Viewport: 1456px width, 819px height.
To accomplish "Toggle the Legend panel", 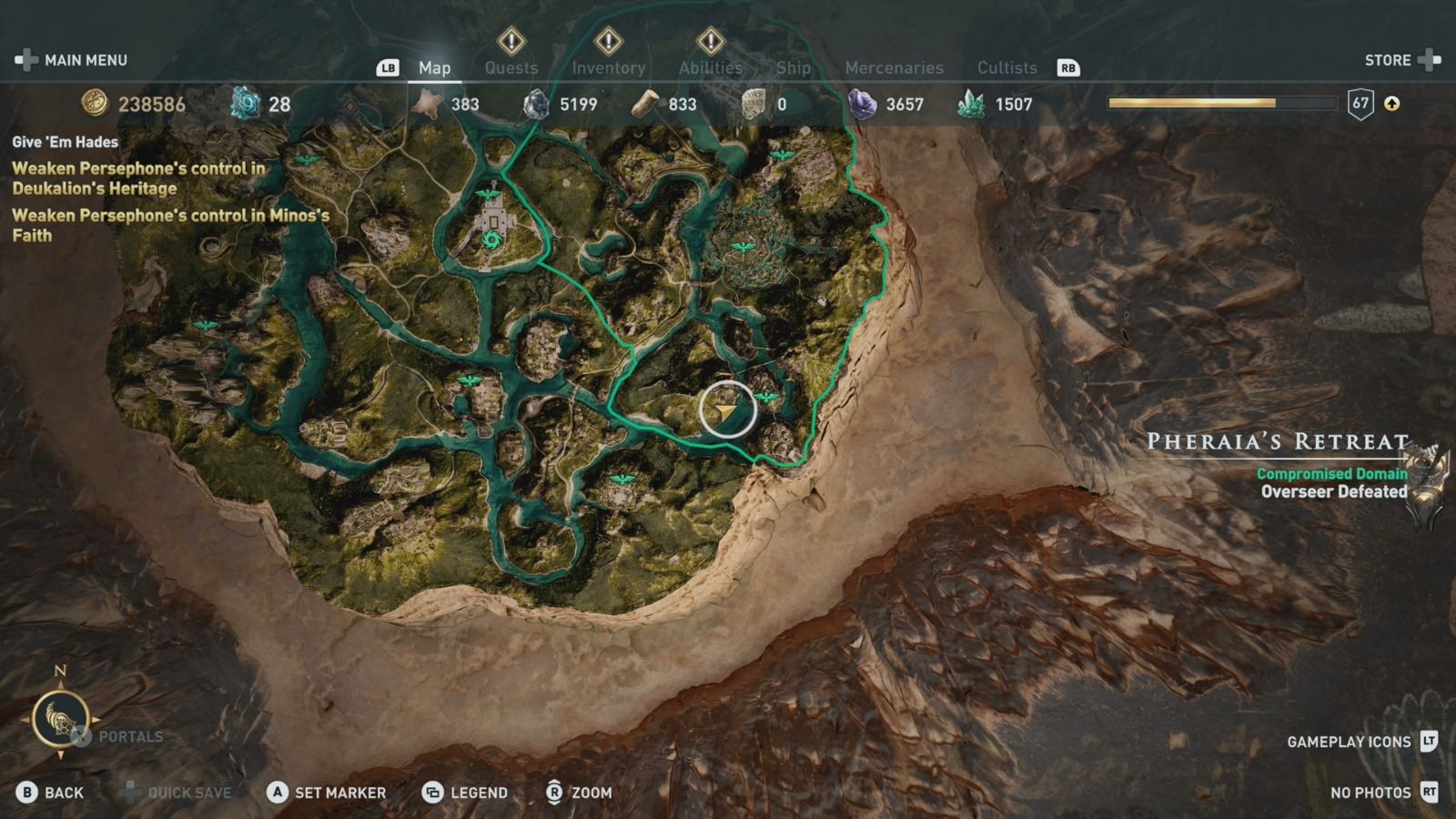I will pyautogui.click(x=467, y=793).
